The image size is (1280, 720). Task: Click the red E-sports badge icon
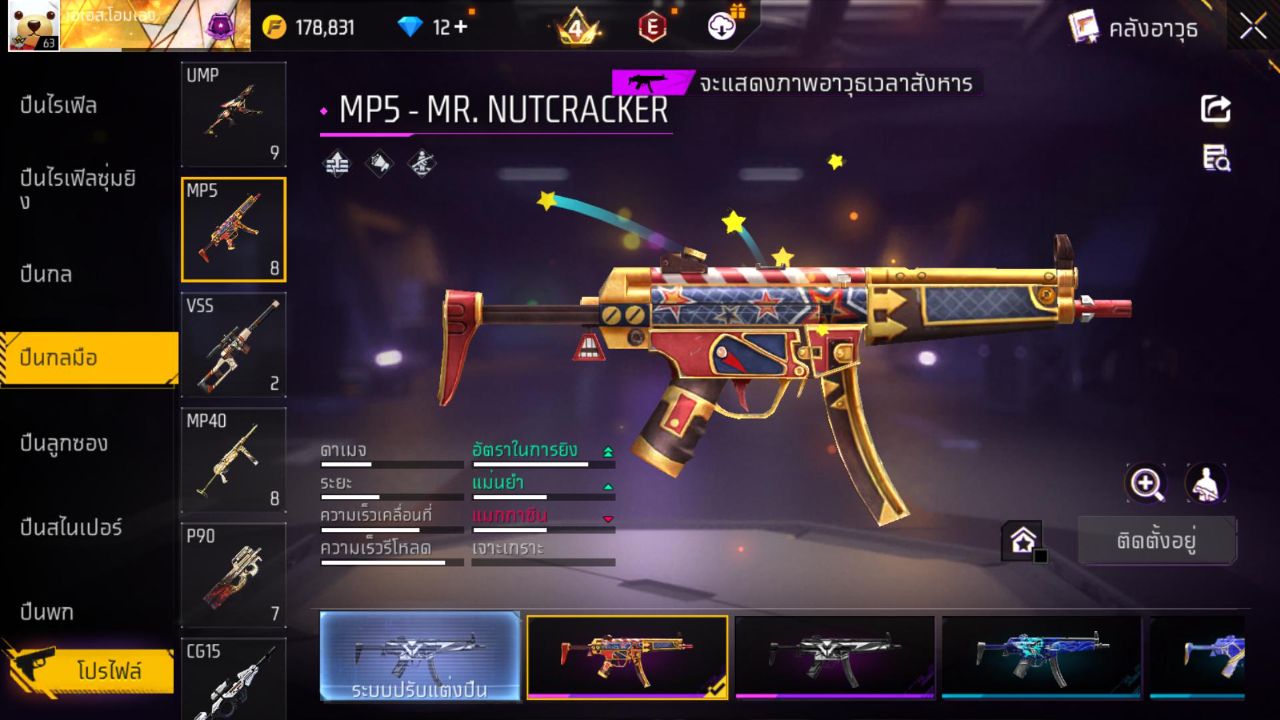tap(653, 27)
